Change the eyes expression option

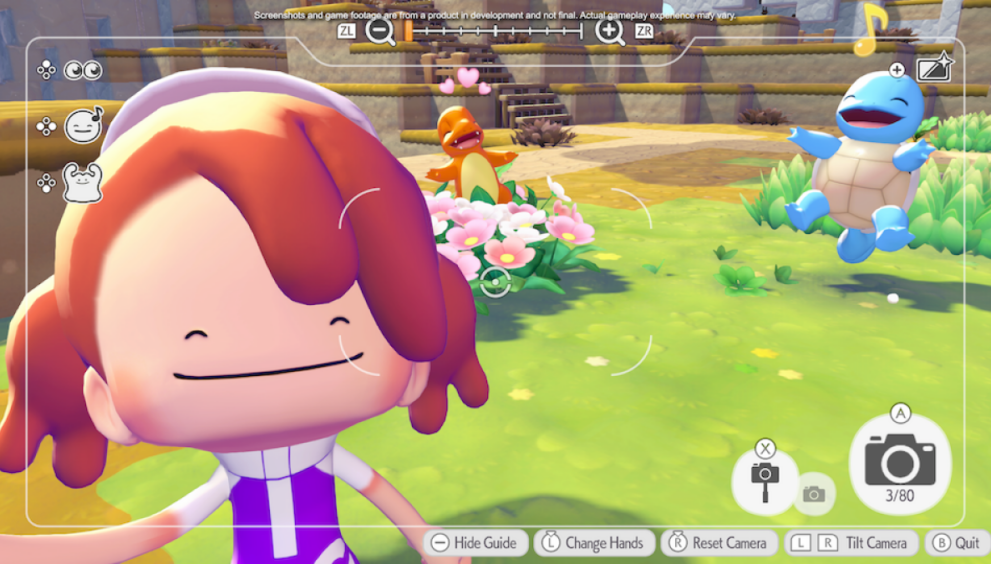pos(83,70)
